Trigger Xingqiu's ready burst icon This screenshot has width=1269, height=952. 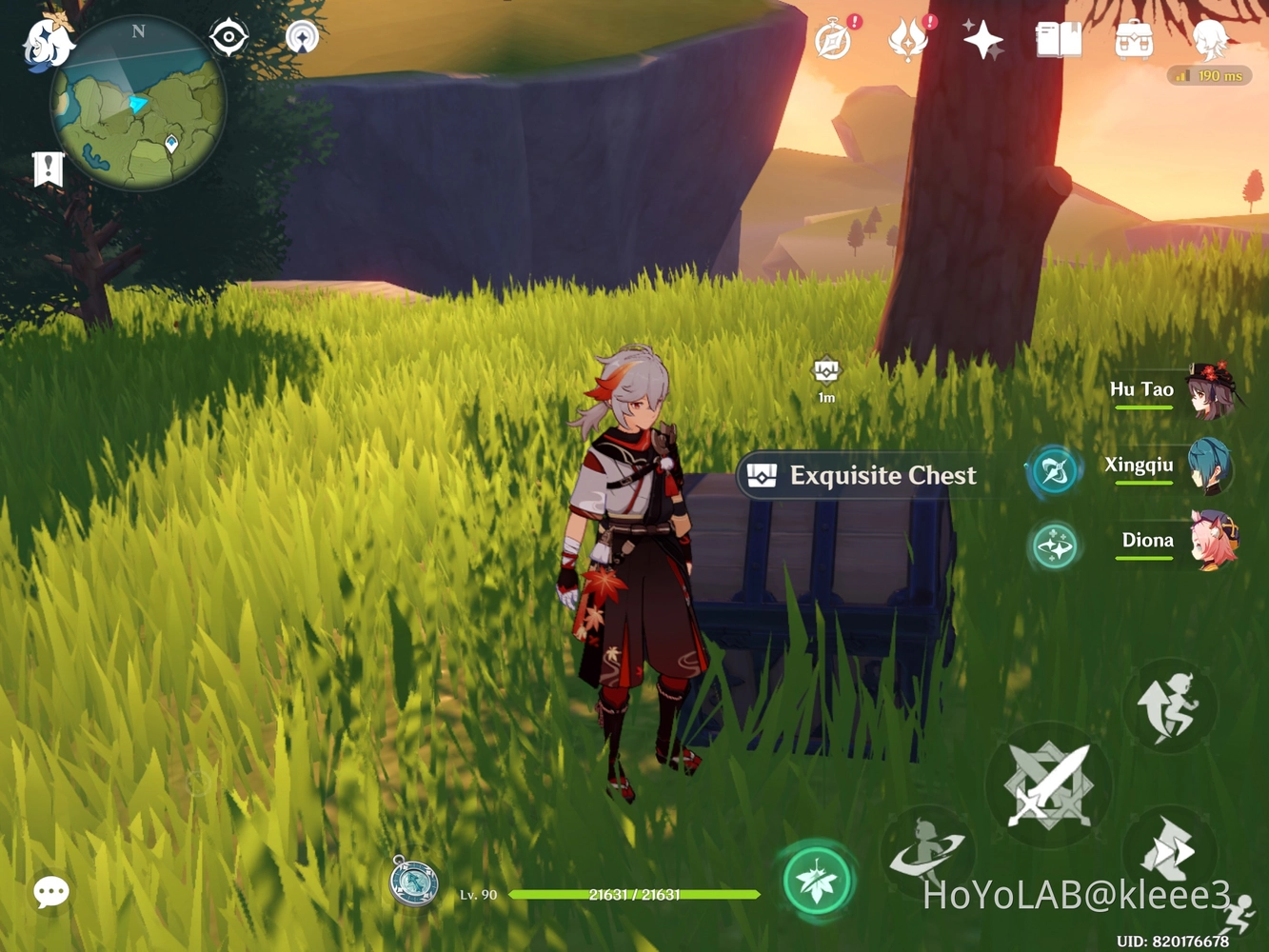point(1053,468)
